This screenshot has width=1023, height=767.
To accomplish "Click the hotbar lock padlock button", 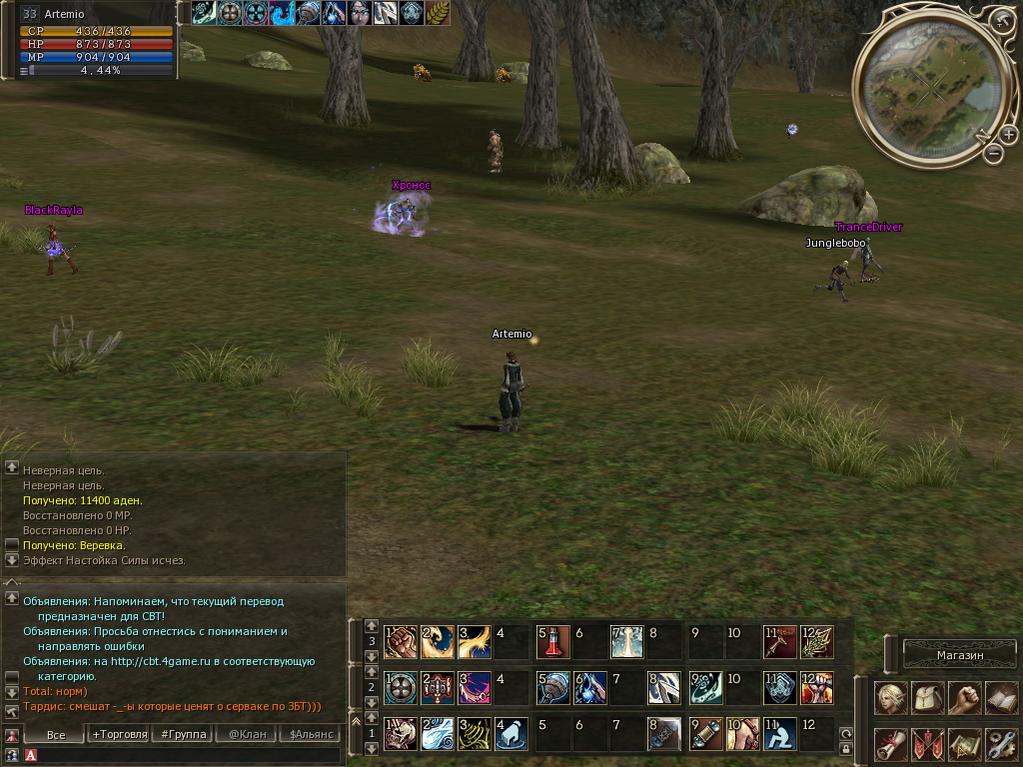I will (846, 748).
